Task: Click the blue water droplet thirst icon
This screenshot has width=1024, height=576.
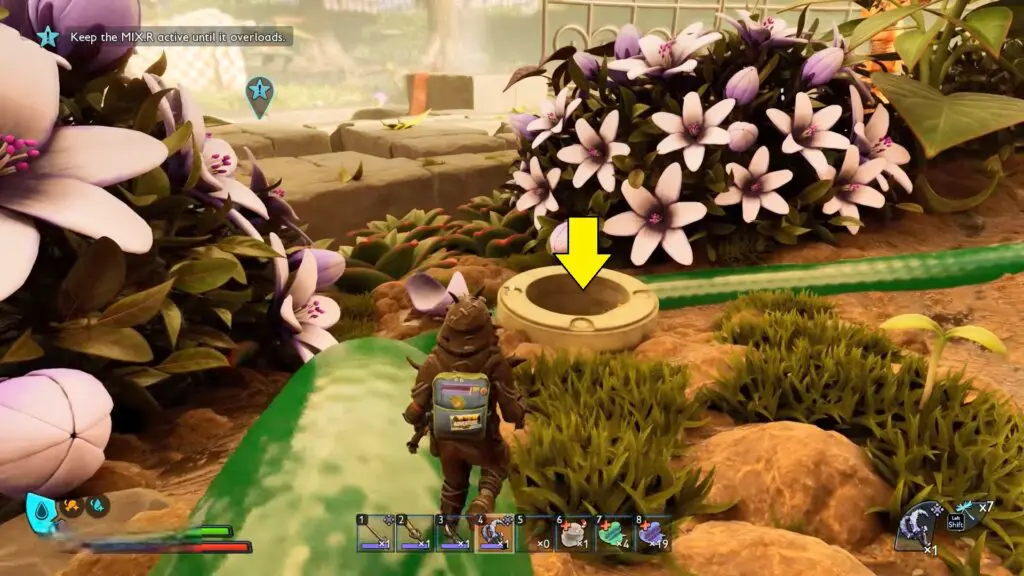Action: pyautogui.click(x=41, y=510)
